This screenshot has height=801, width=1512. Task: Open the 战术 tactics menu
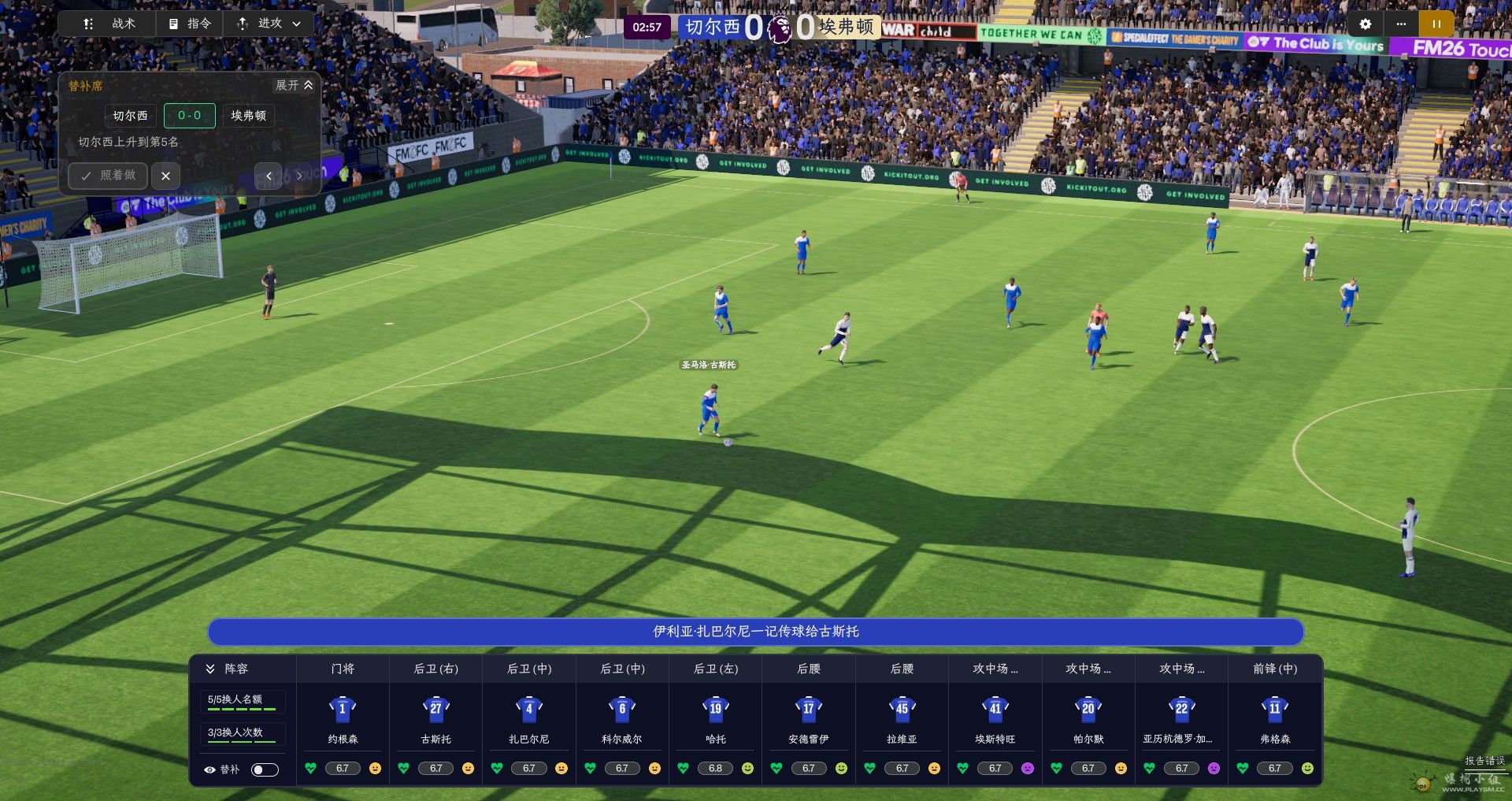click(109, 24)
